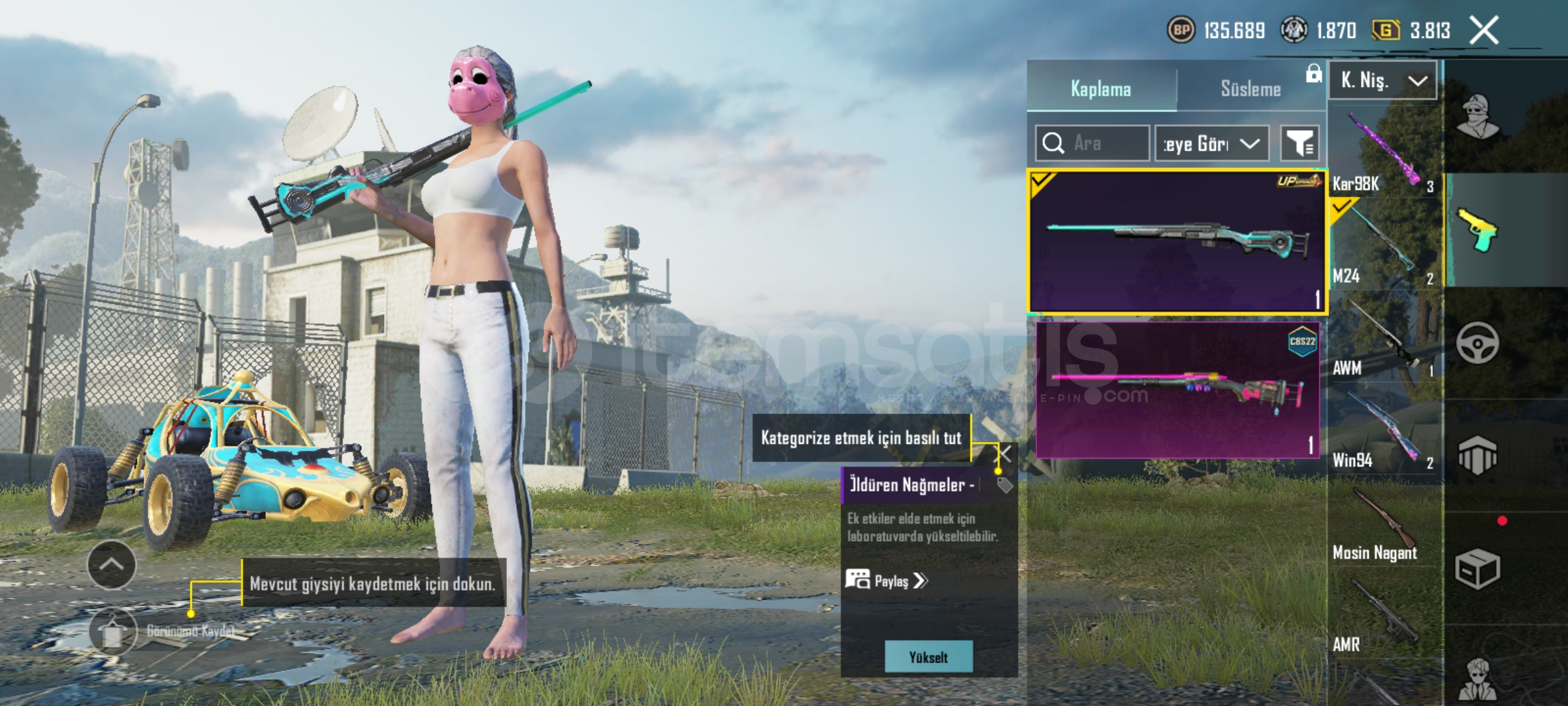Open the sort order dropdown

1212,143
